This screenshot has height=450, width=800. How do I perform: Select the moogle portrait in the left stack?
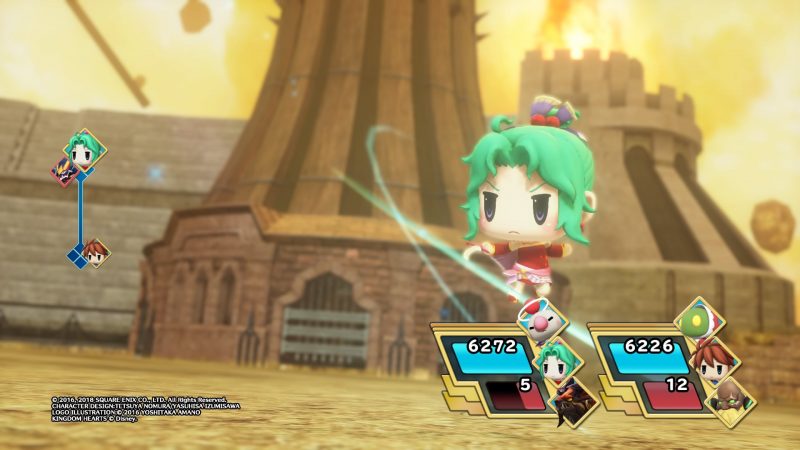[541, 323]
